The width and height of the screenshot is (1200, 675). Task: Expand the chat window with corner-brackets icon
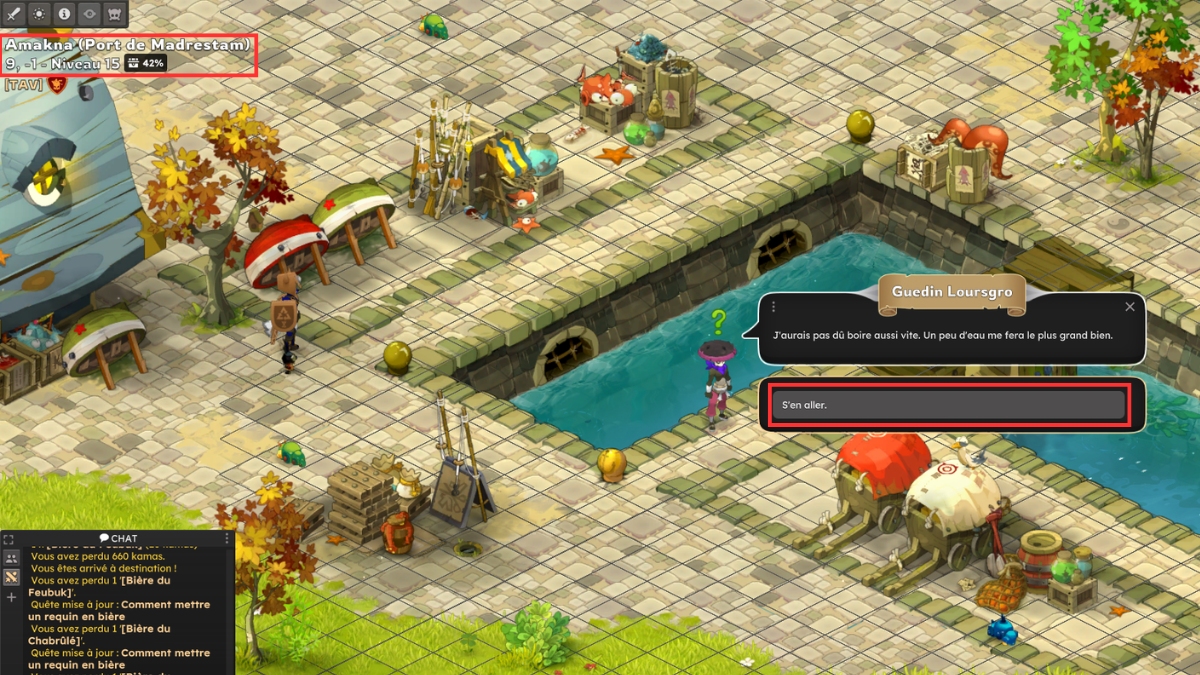pyautogui.click(x=9, y=539)
